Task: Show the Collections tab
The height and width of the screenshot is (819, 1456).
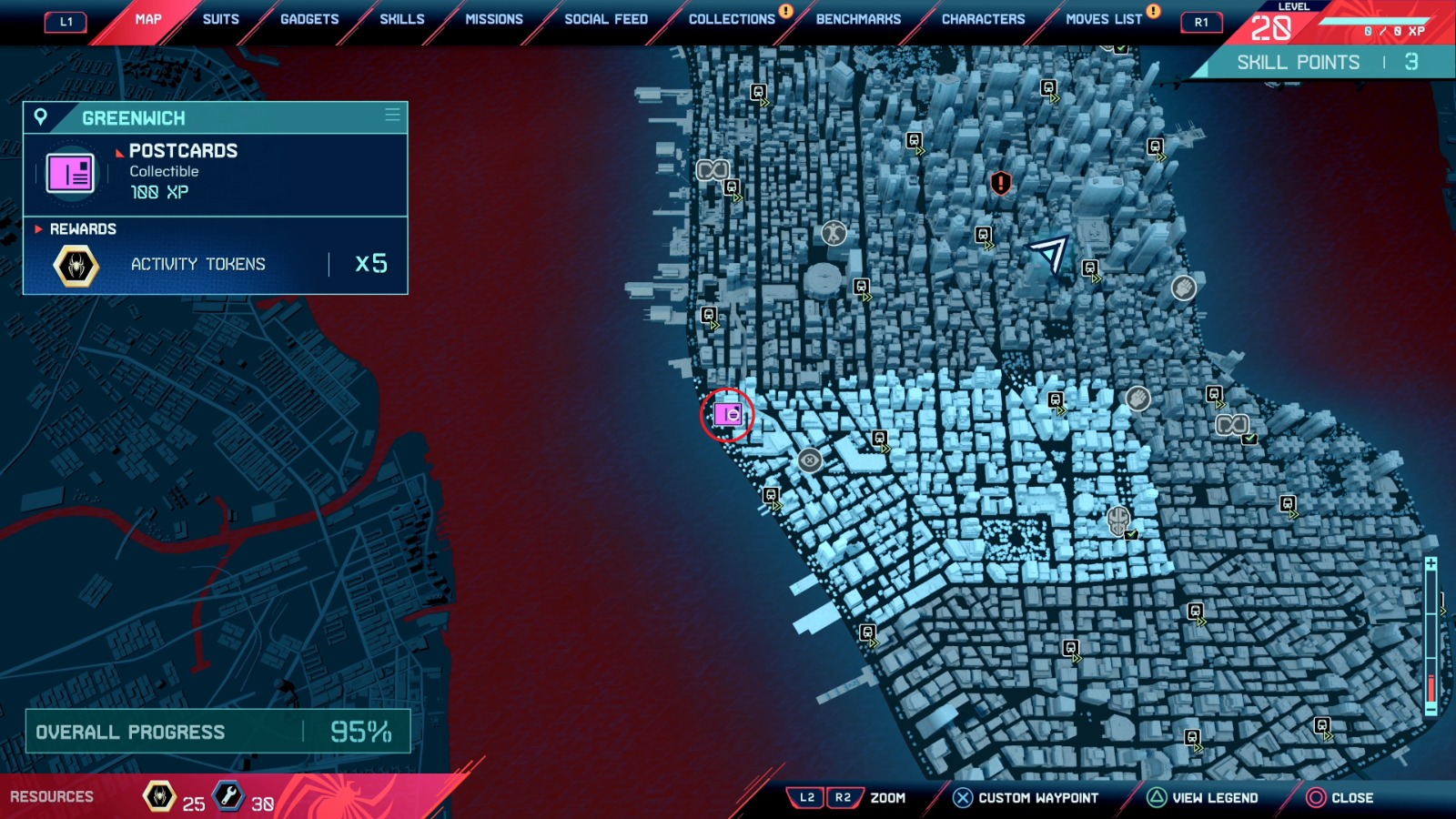Action: pos(732,19)
